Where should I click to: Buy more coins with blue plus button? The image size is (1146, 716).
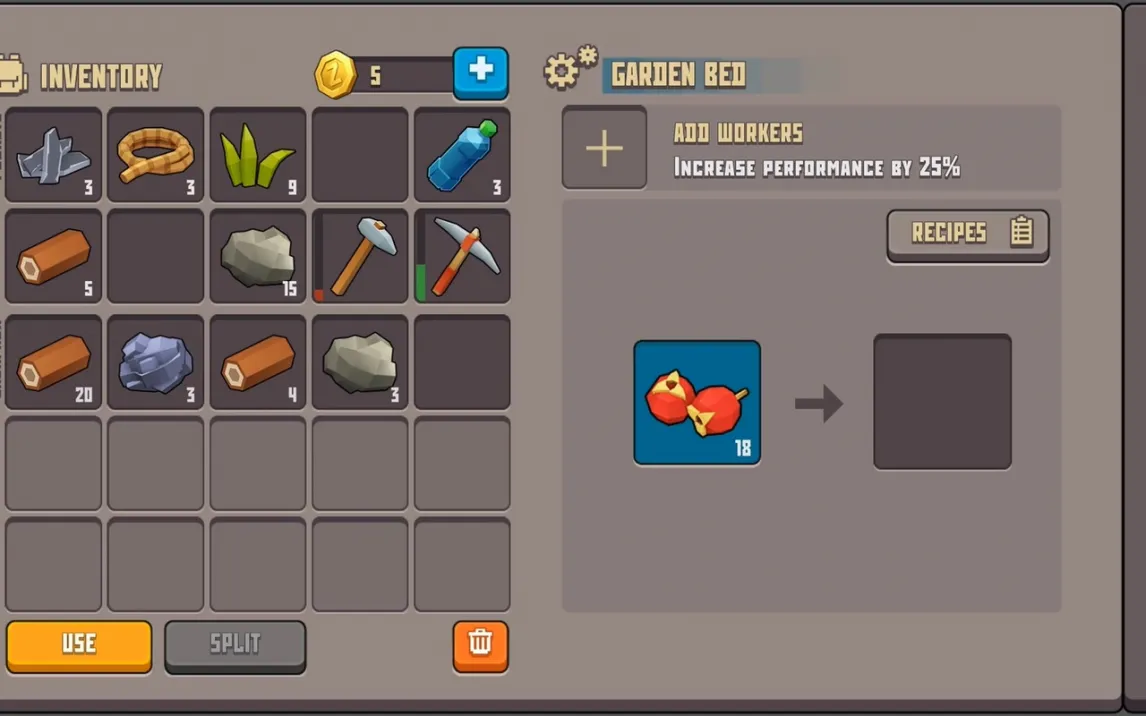[x=480, y=72]
